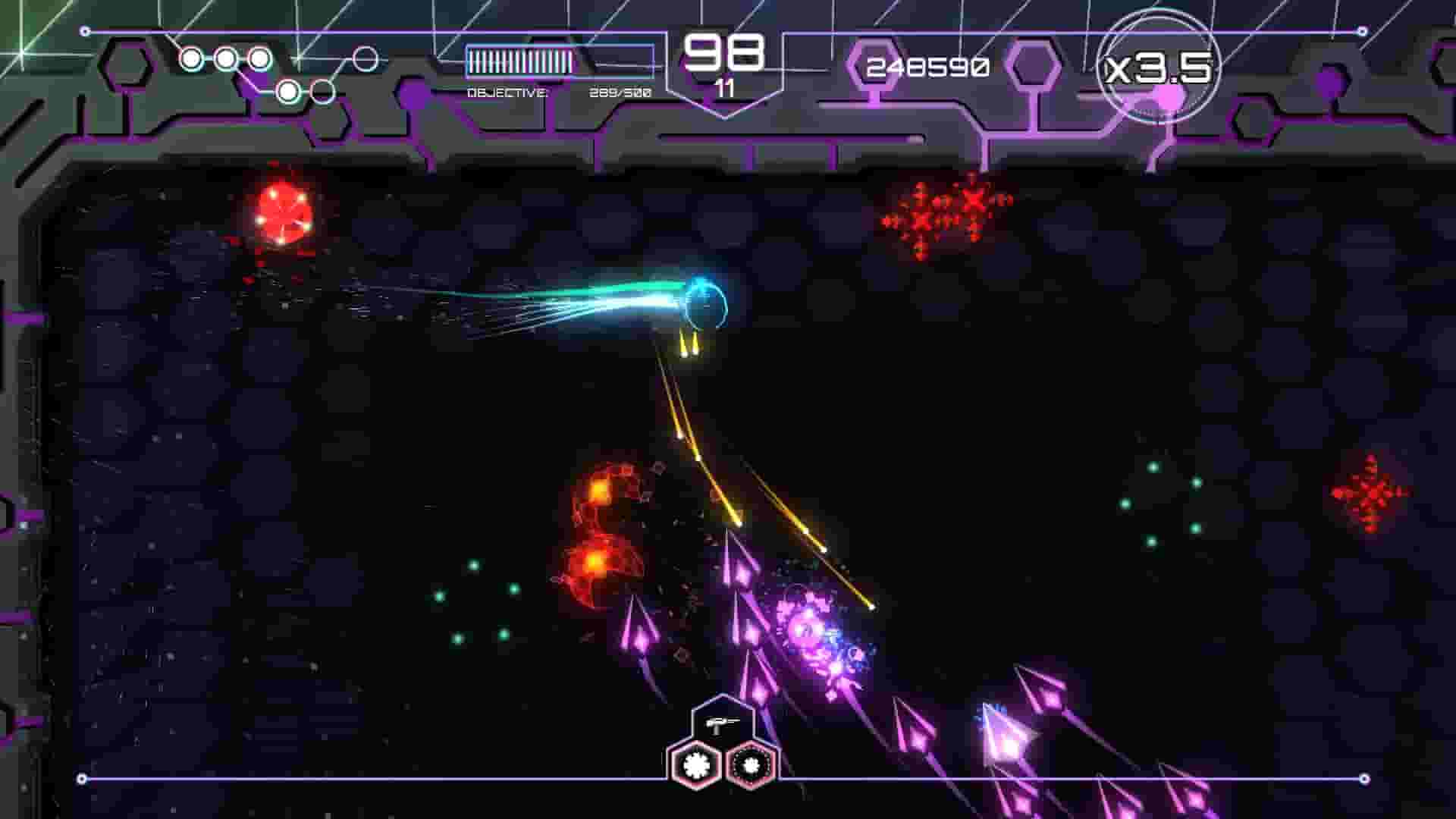Select the red spiked mine near the top-left
The image size is (1456, 819).
[x=281, y=212]
